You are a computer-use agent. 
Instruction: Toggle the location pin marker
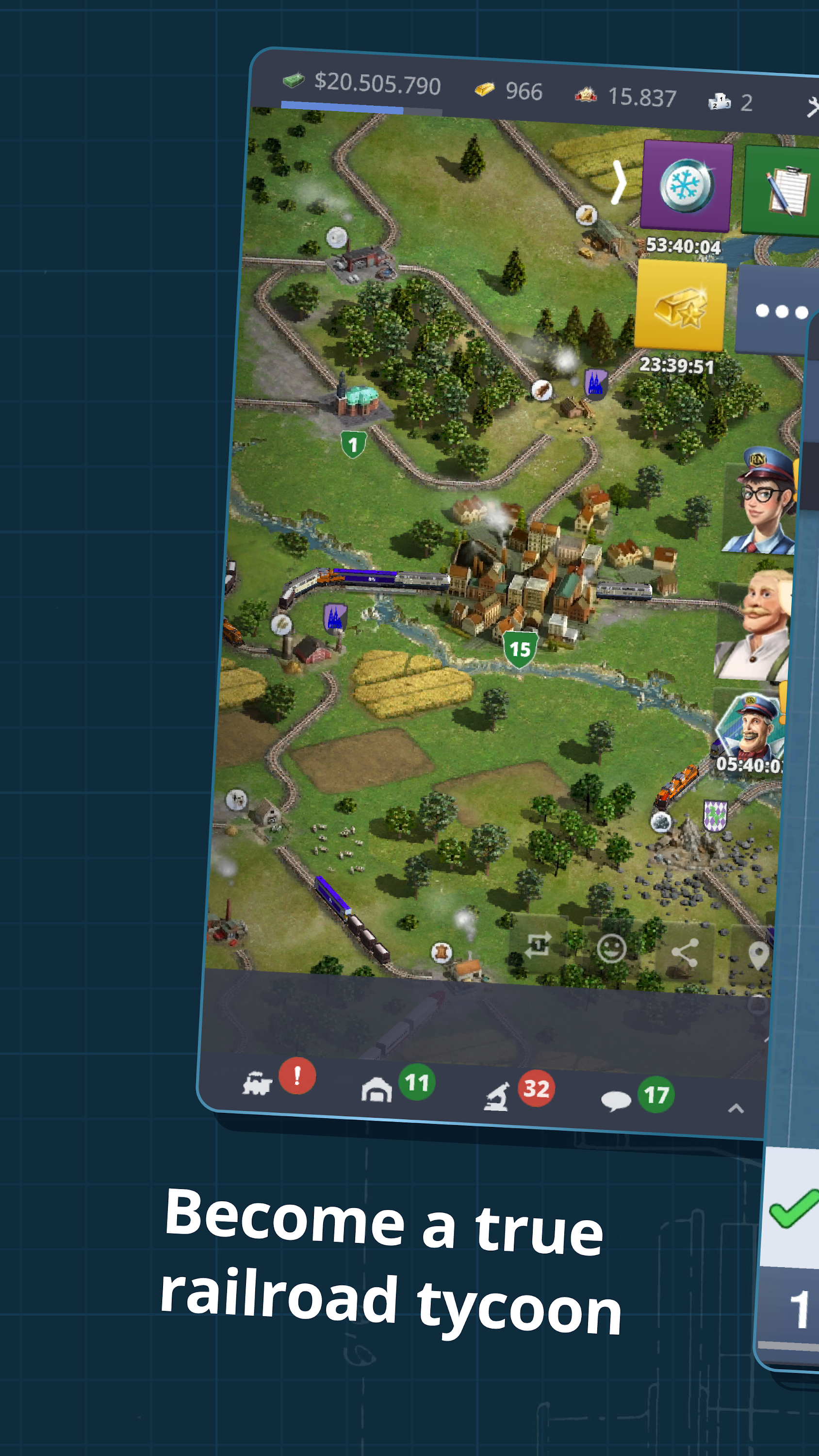pos(760,955)
